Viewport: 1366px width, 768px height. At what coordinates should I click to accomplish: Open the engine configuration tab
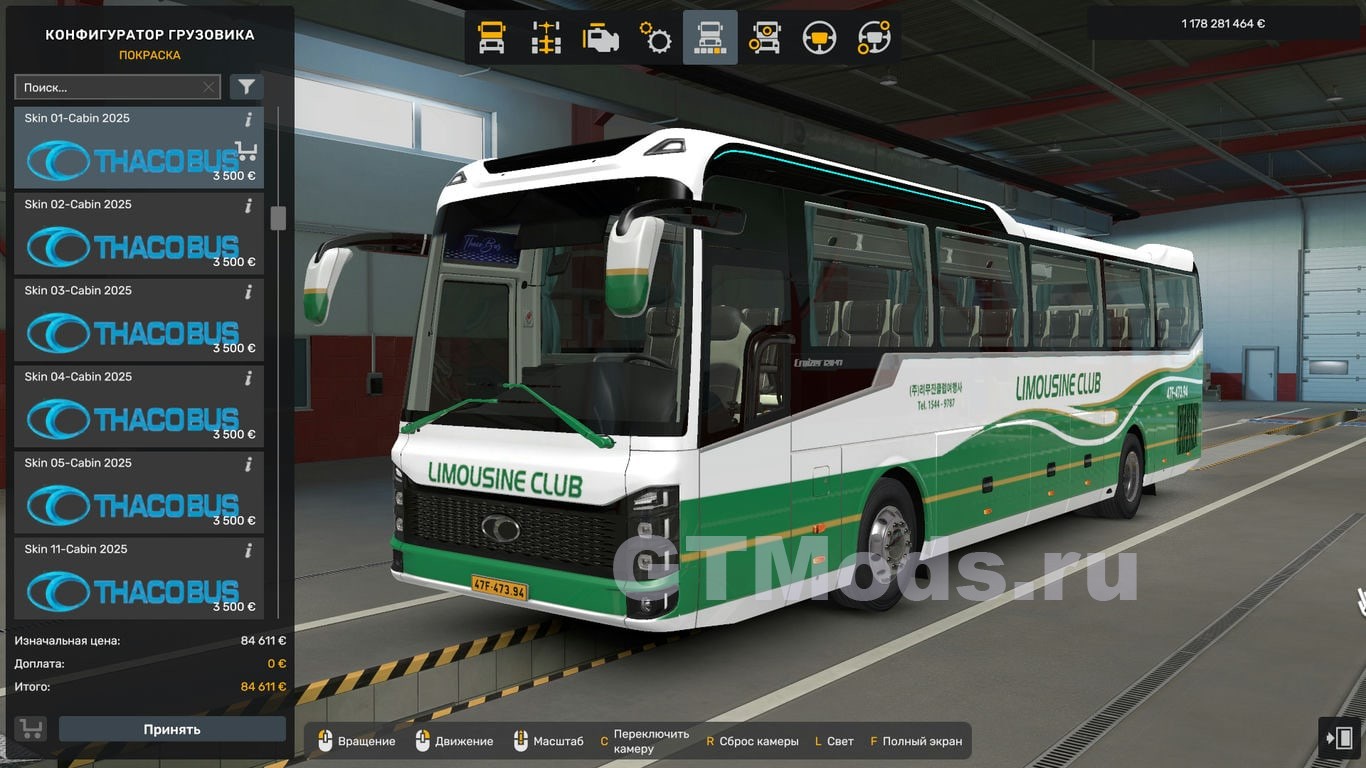(x=601, y=38)
